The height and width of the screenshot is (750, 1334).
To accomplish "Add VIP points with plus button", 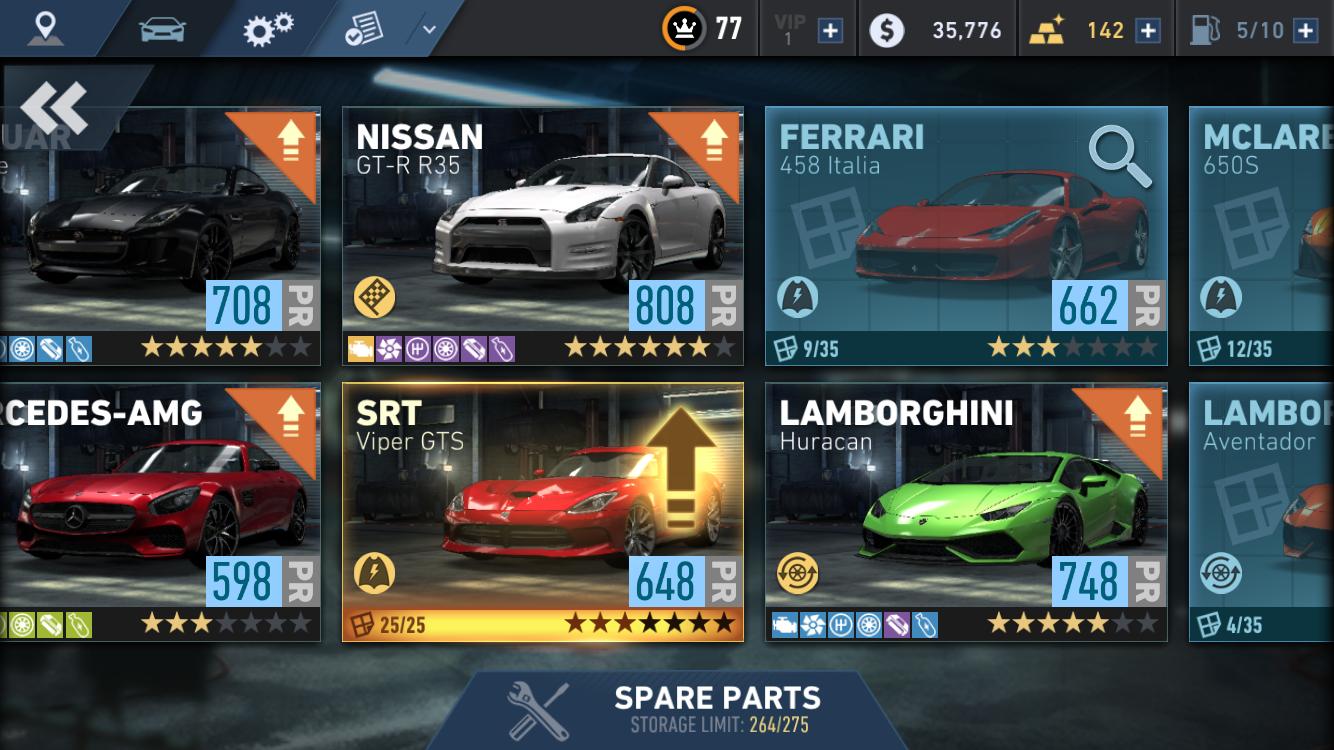I will click(830, 30).
